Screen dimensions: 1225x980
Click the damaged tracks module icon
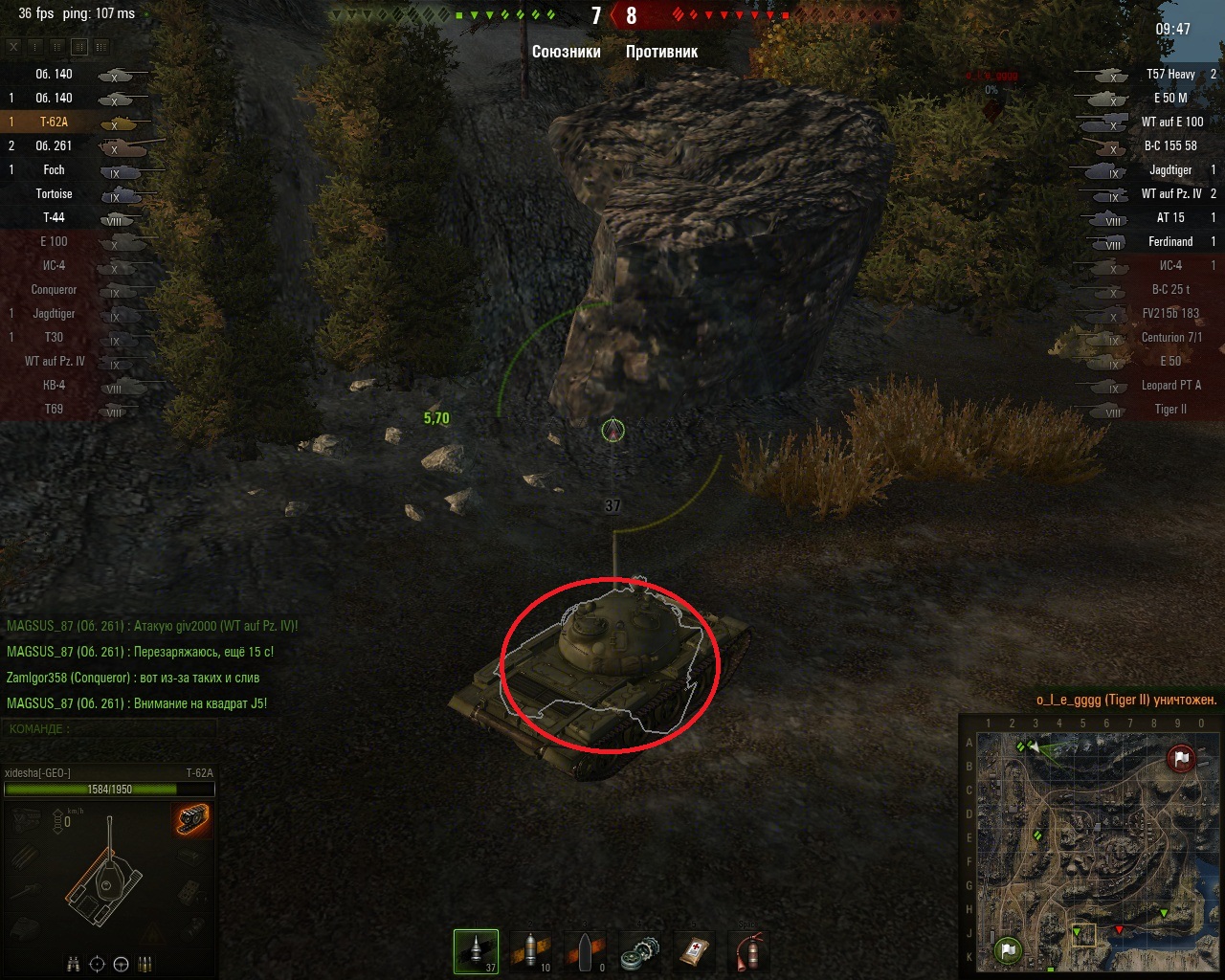(x=192, y=820)
